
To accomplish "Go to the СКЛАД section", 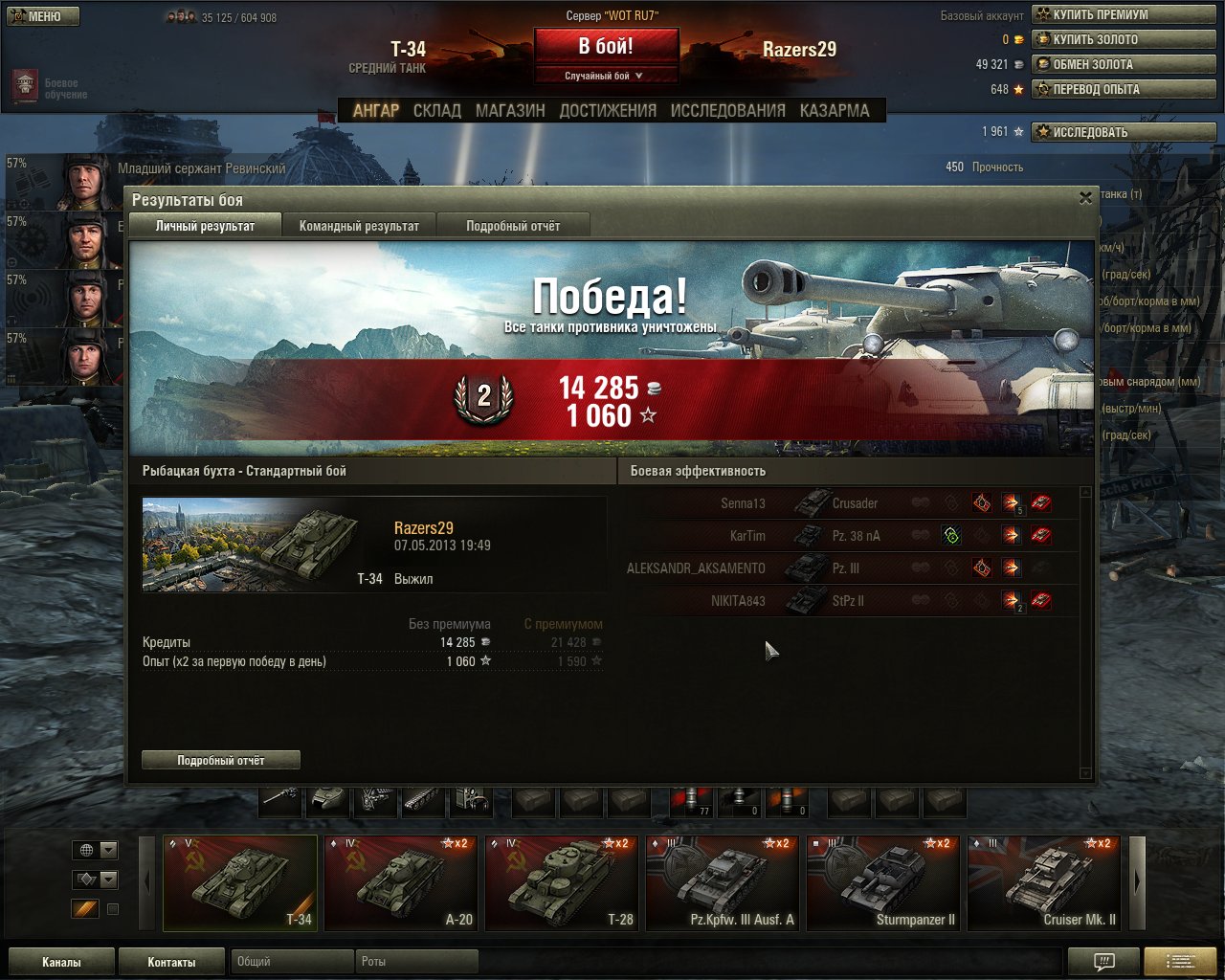I will [436, 111].
